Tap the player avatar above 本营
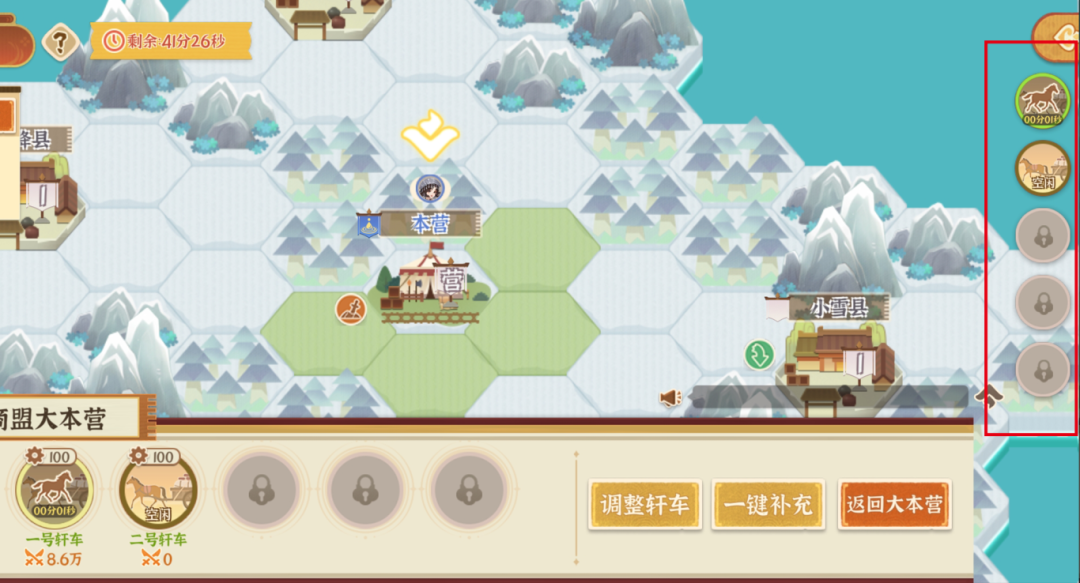The height and width of the screenshot is (583, 1080). 429,187
